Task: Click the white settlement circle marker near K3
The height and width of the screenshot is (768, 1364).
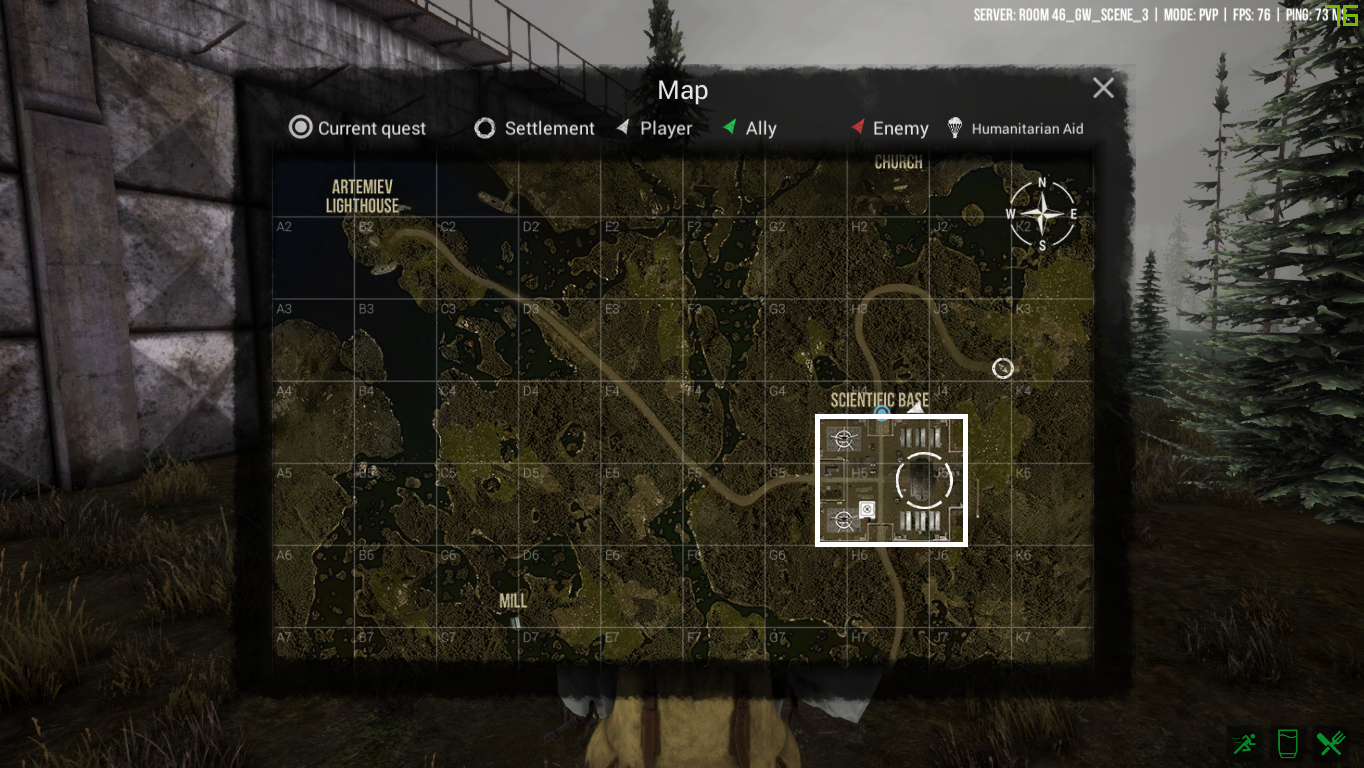Action: 1002,368
